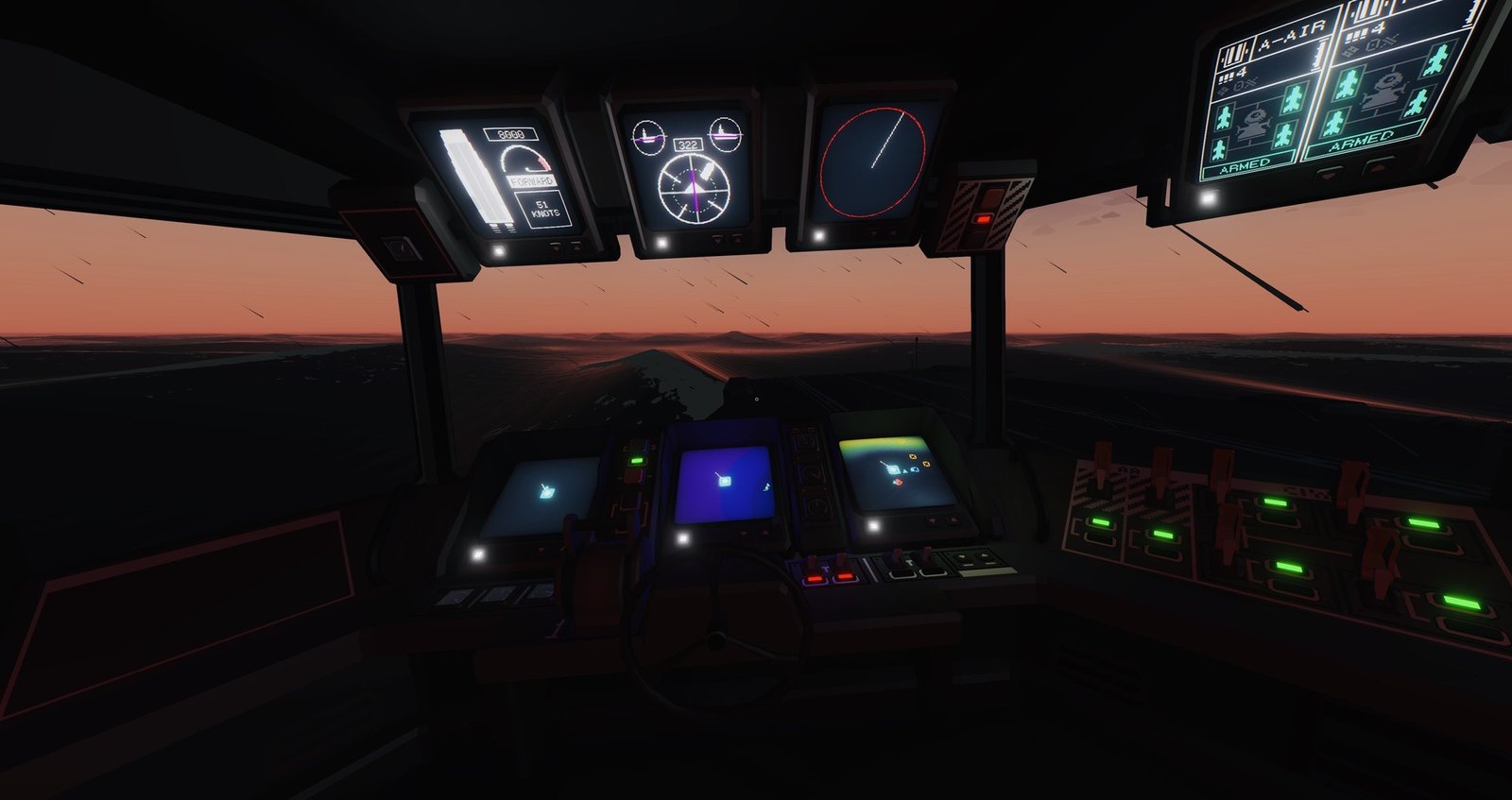
Task: Flip the red-lit switch on the striped overhead panel
Action: 984,218
